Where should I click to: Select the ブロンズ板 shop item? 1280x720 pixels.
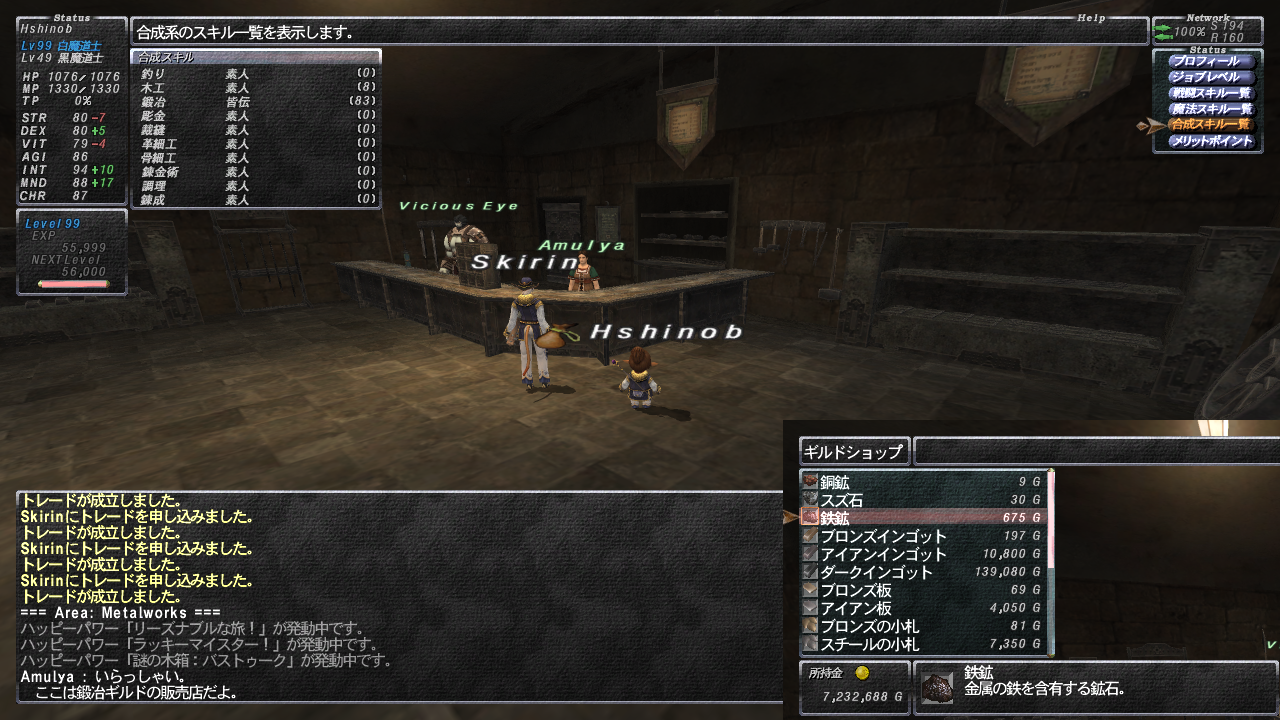coord(924,590)
